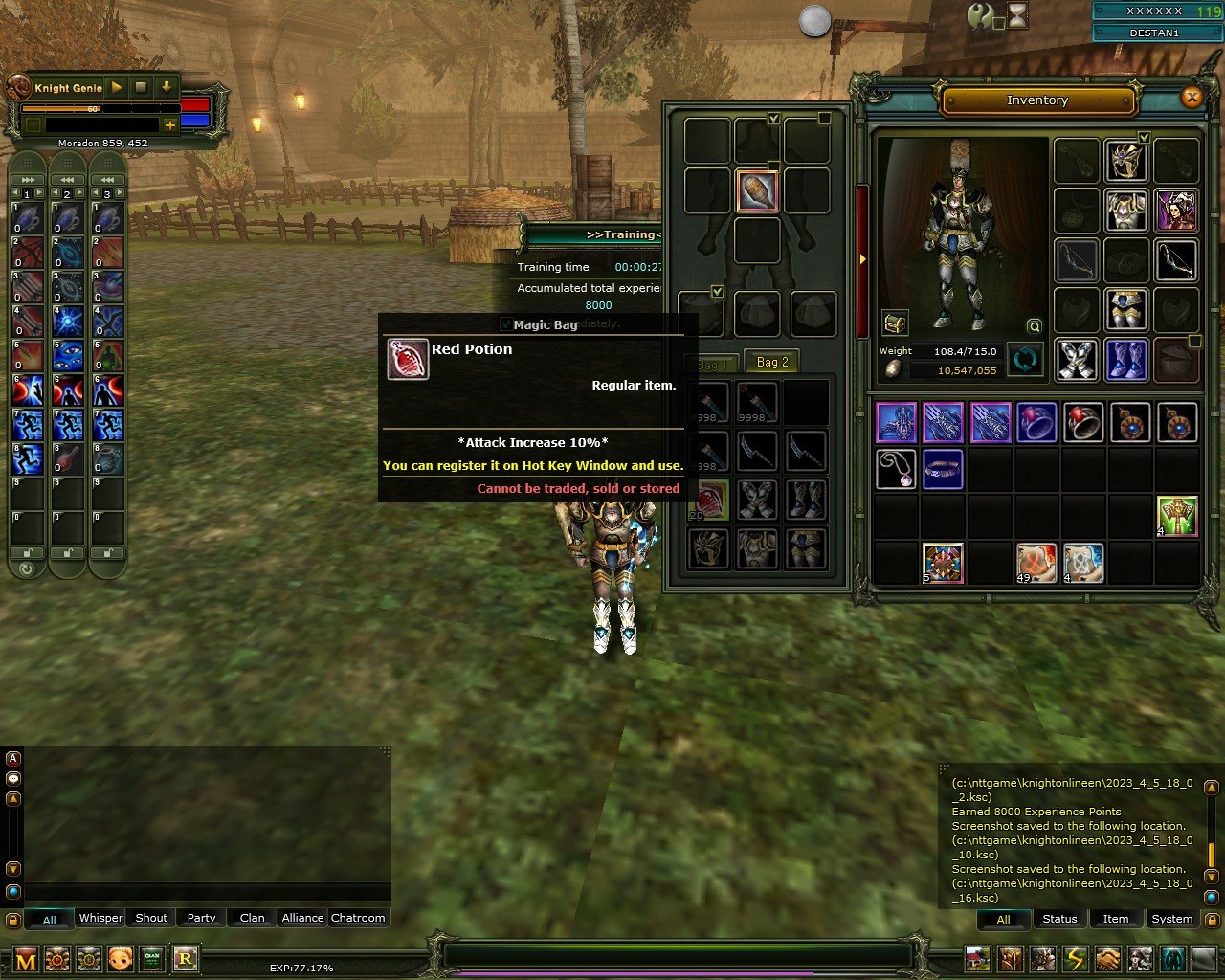Select the System tab on the message log
1225x980 pixels.
click(1171, 919)
